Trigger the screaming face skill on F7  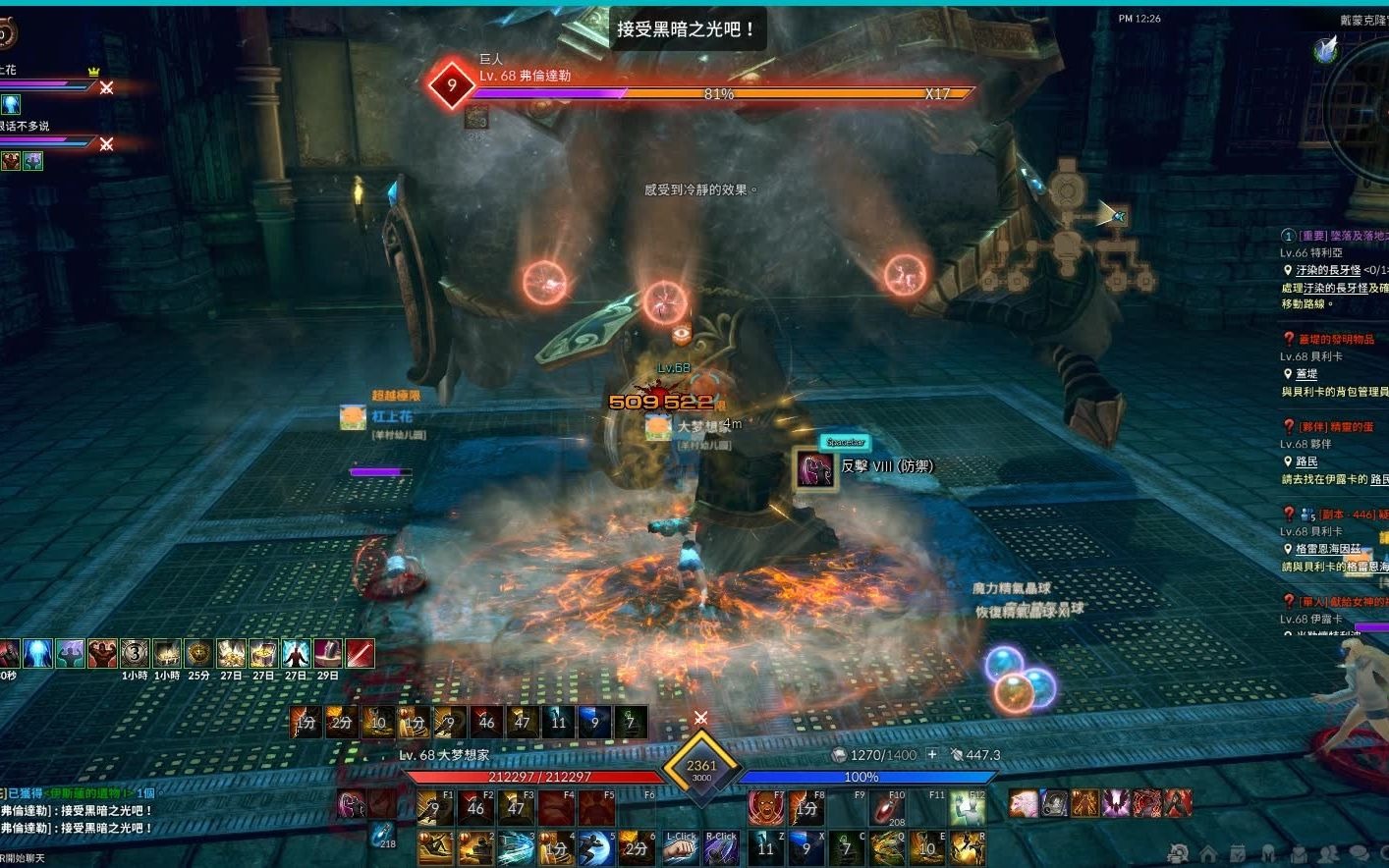(x=764, y=808)
